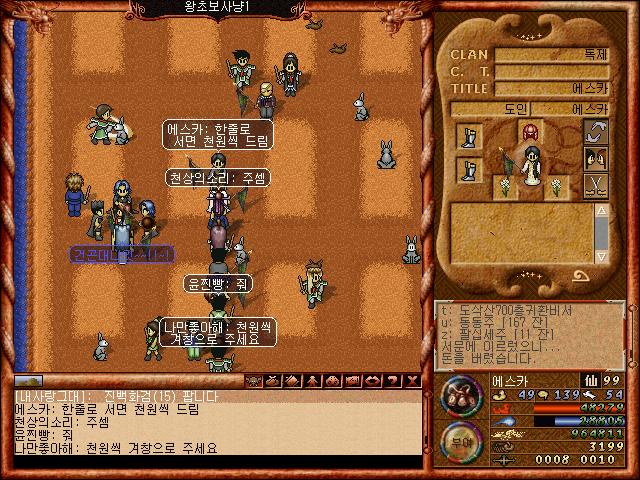640x480 pixels.
Task: Select the lower boots equipment slot
Action: coord(468,168)
